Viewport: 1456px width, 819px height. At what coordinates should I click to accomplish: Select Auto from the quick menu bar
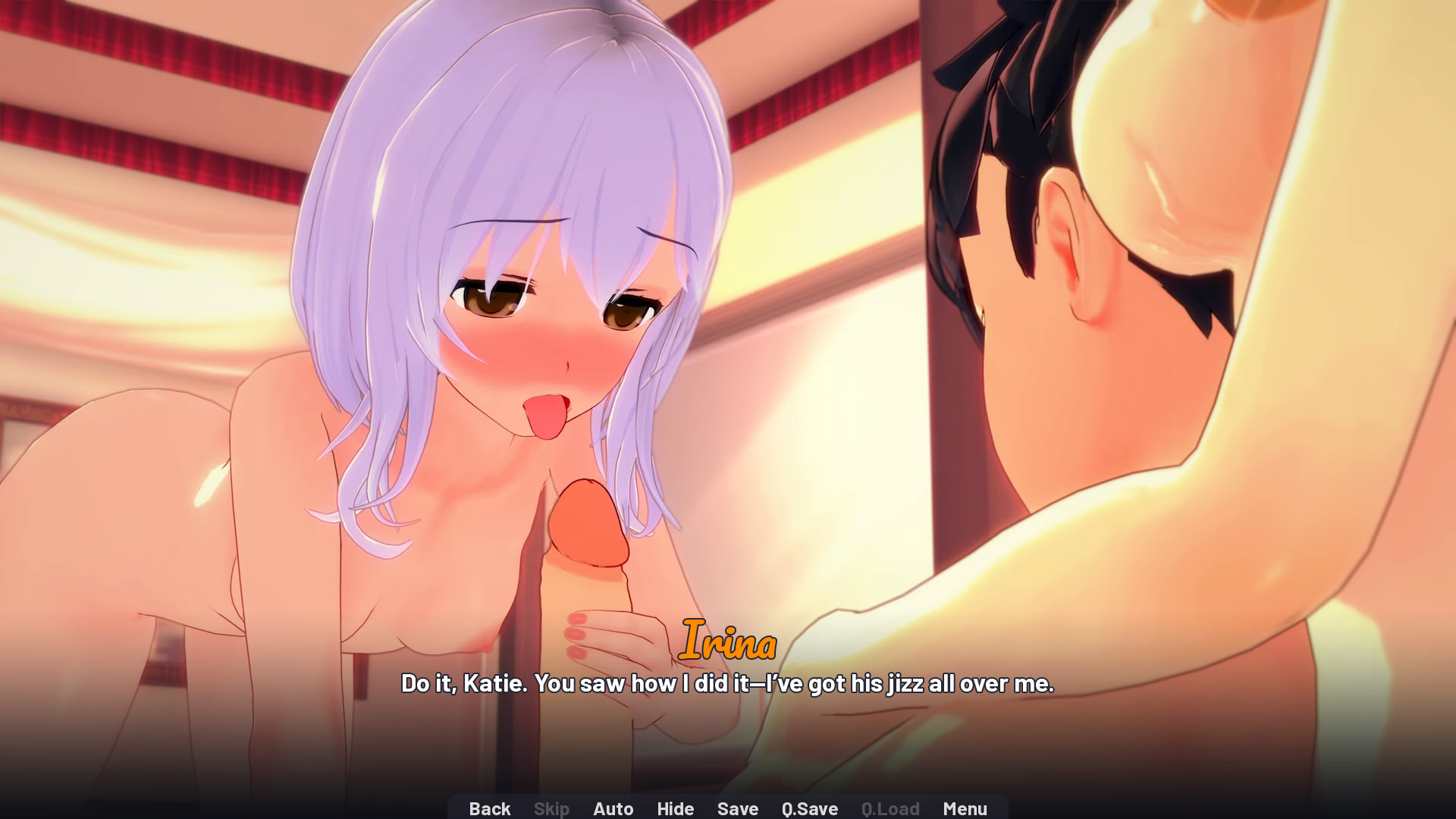(613, 808)
